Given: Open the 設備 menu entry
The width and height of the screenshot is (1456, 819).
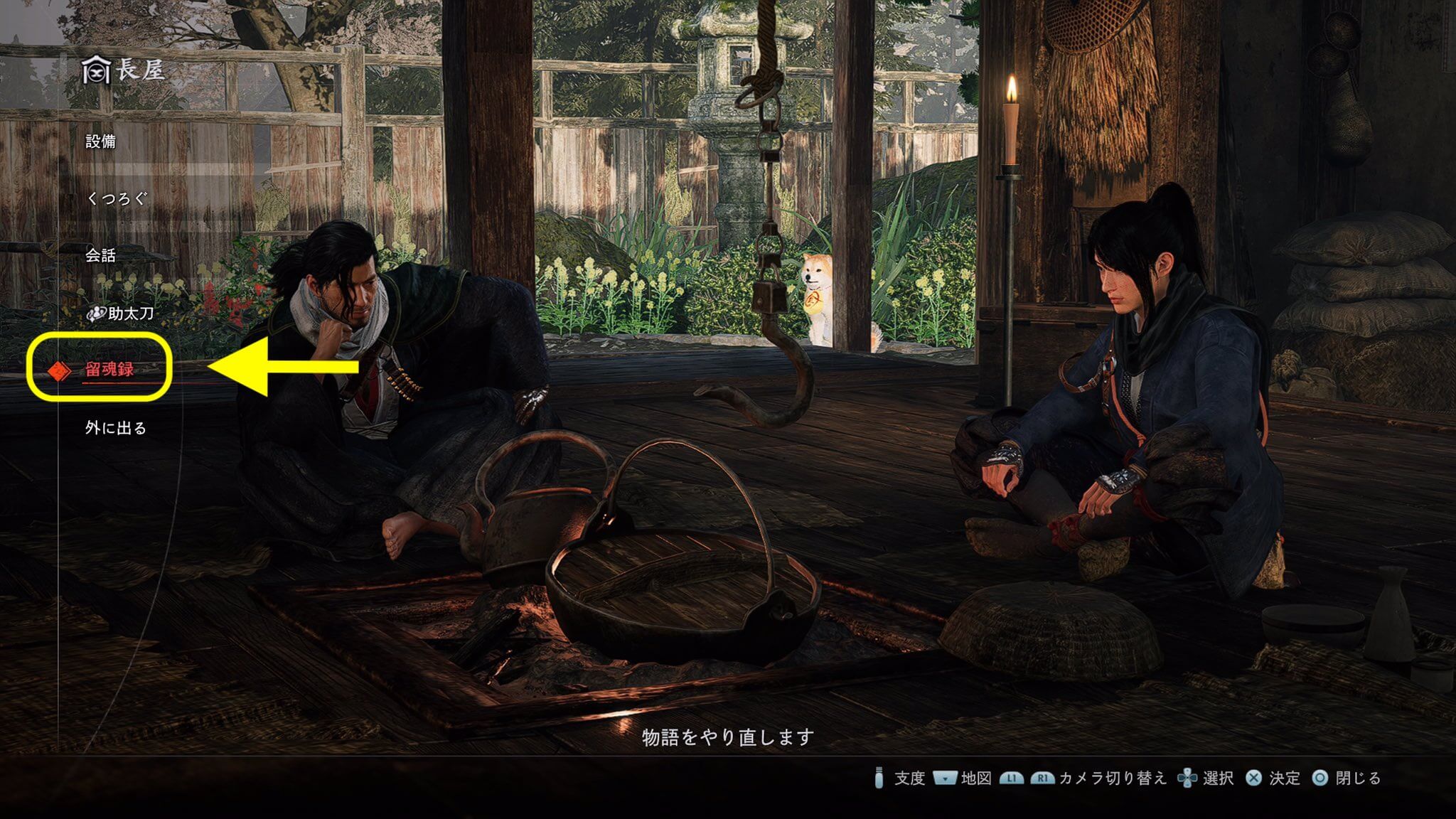Looking at the screenshot, I should 100,141.
